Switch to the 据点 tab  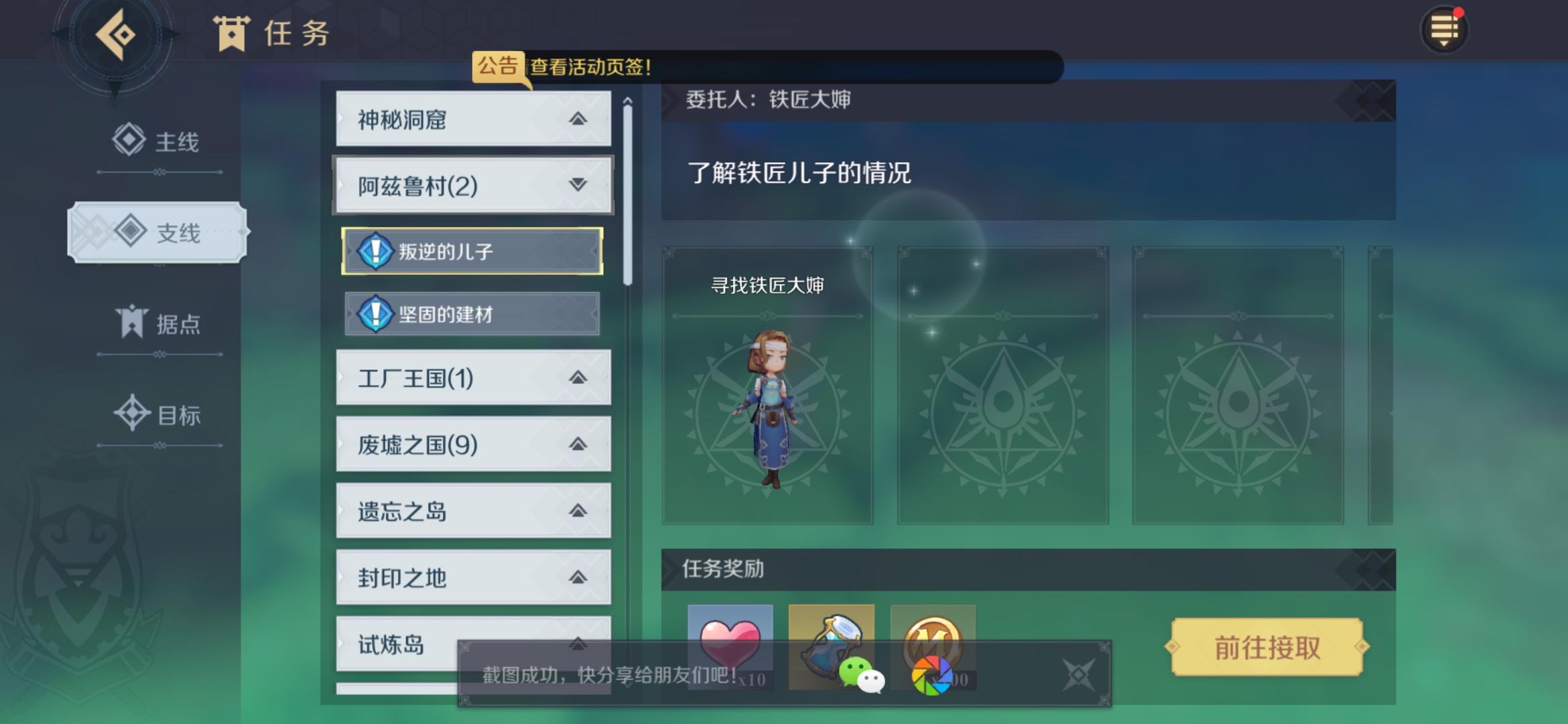(157, 322)
